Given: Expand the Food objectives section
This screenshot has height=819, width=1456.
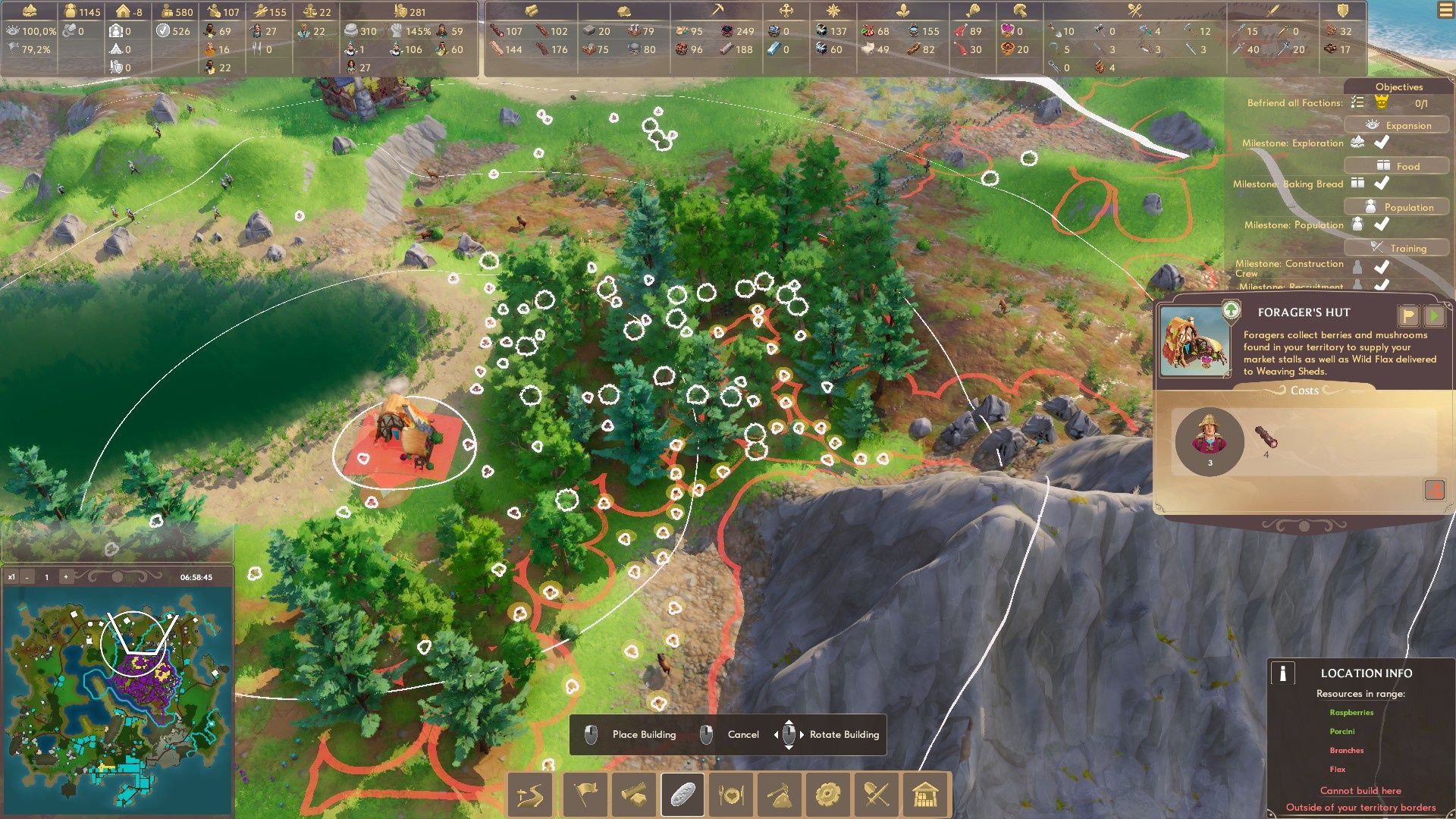Looking at the screenshot, I should pos(1397,166).
